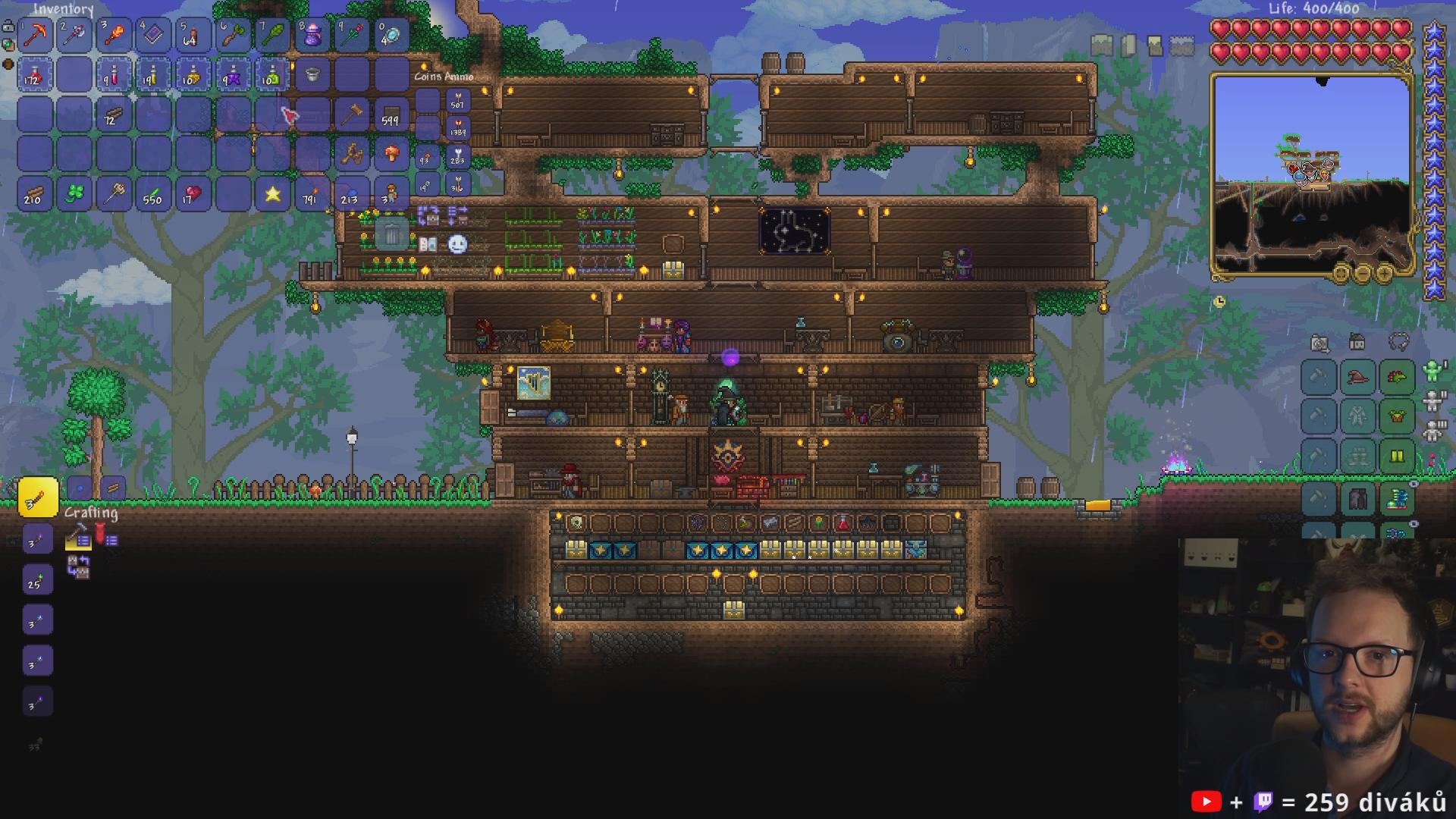The width and height of the screenshot is (1456, 819).
Task: Select the green clover leaf item
Action: [74, 194]
